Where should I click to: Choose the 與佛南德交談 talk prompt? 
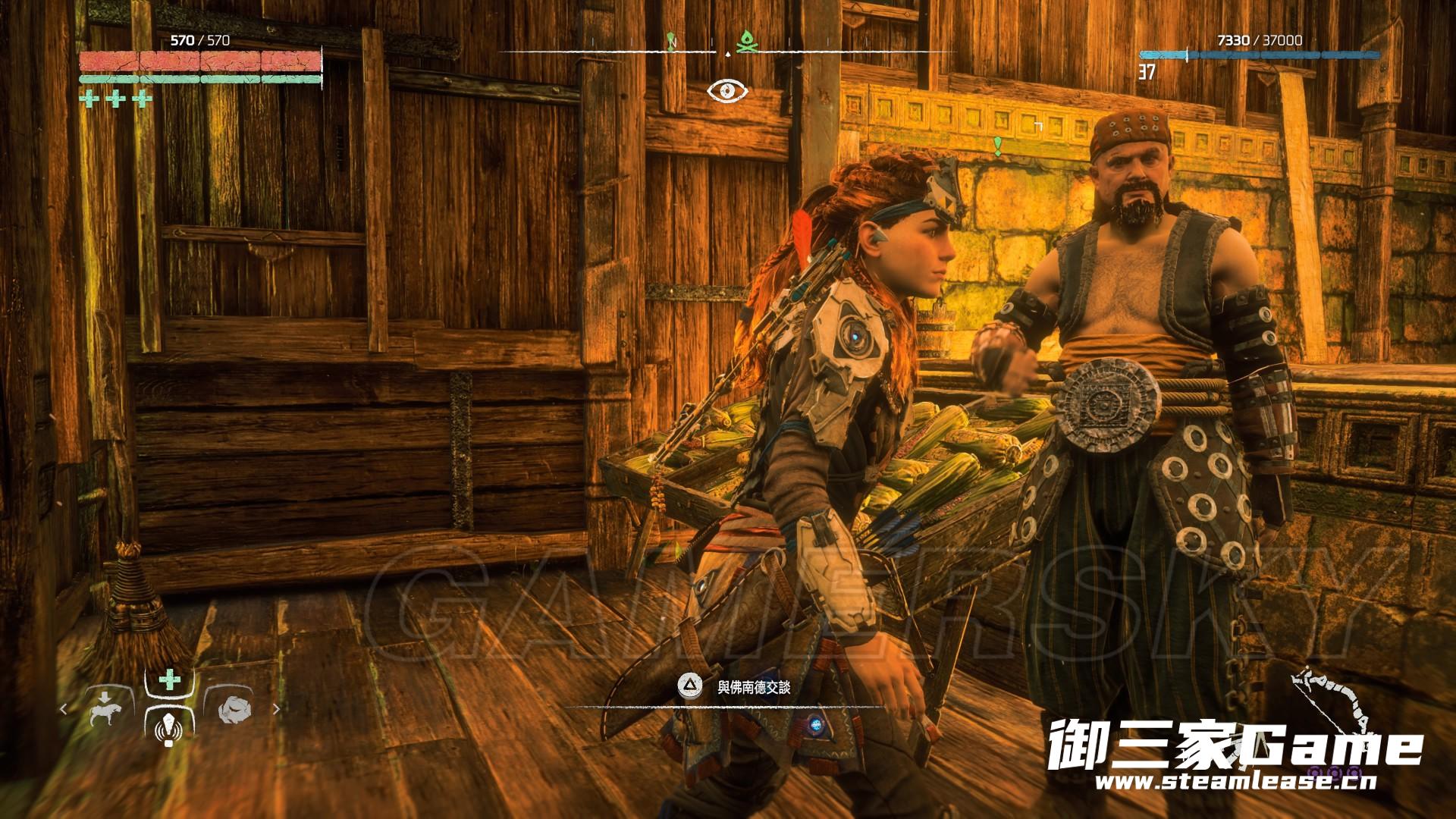coord(753,687)
